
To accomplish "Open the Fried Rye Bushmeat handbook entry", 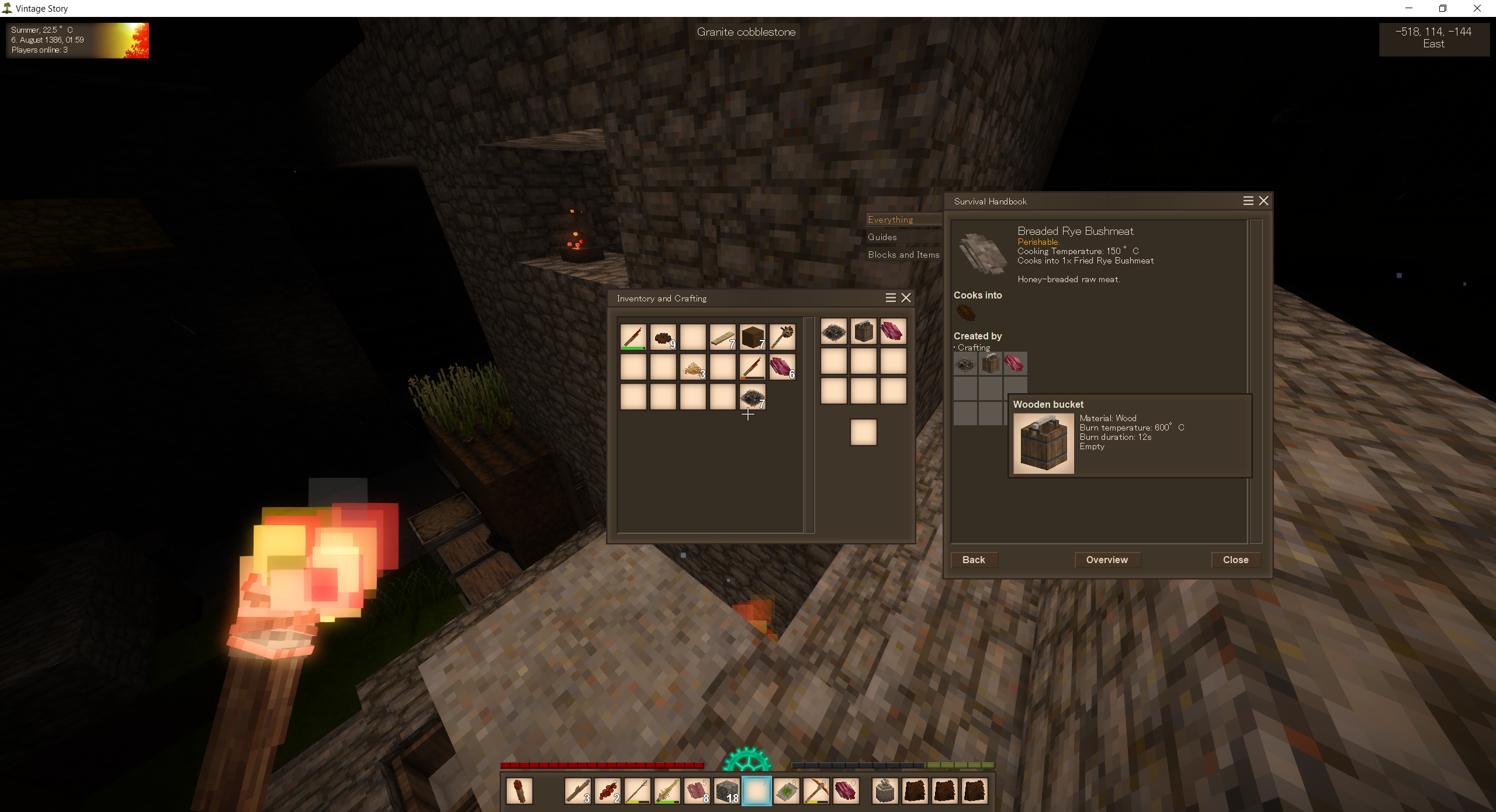I will click(966, 313).
